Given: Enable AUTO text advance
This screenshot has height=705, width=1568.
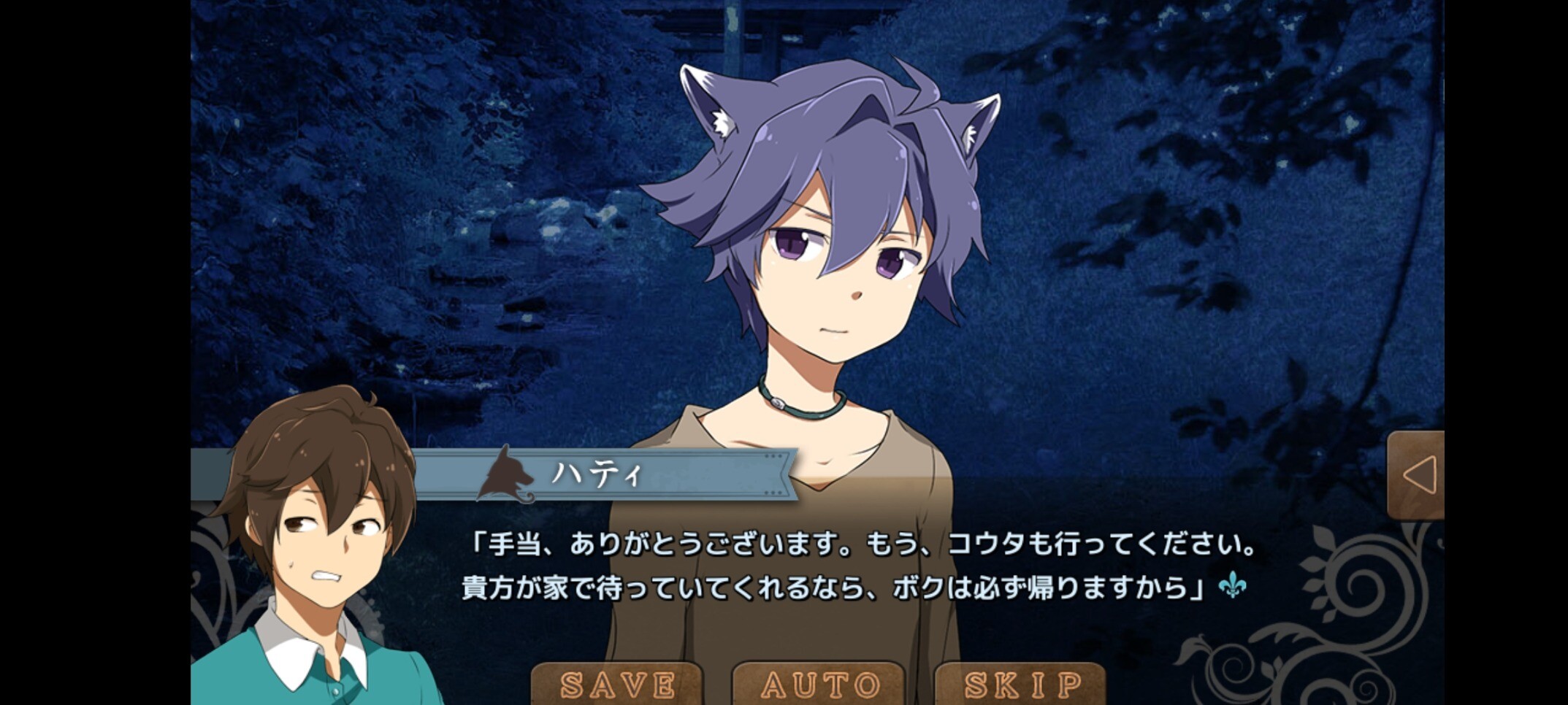Looking at the screenshot, I should [x=819, y=685].
